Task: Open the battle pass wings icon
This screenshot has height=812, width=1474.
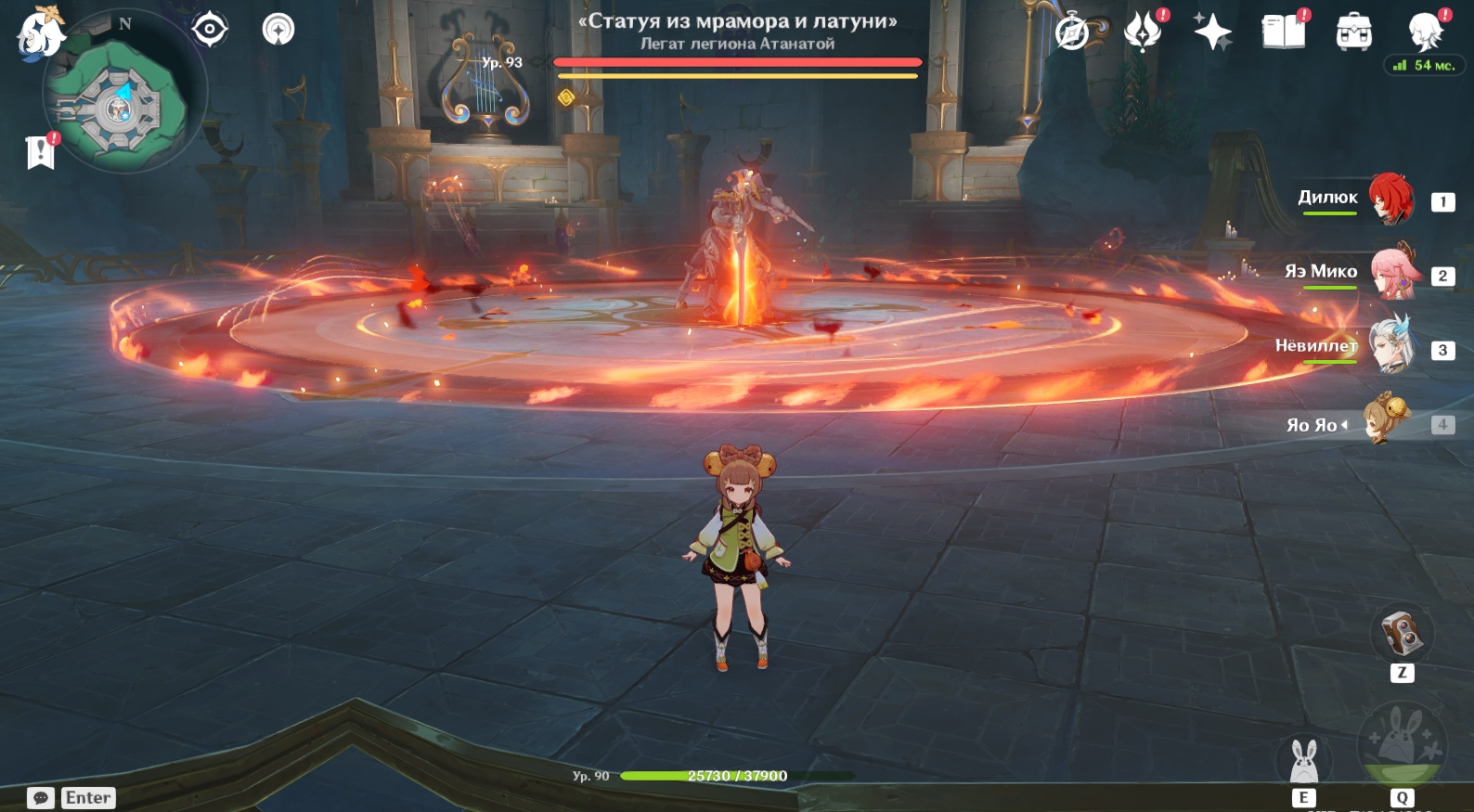Action: pos(1143,33)
